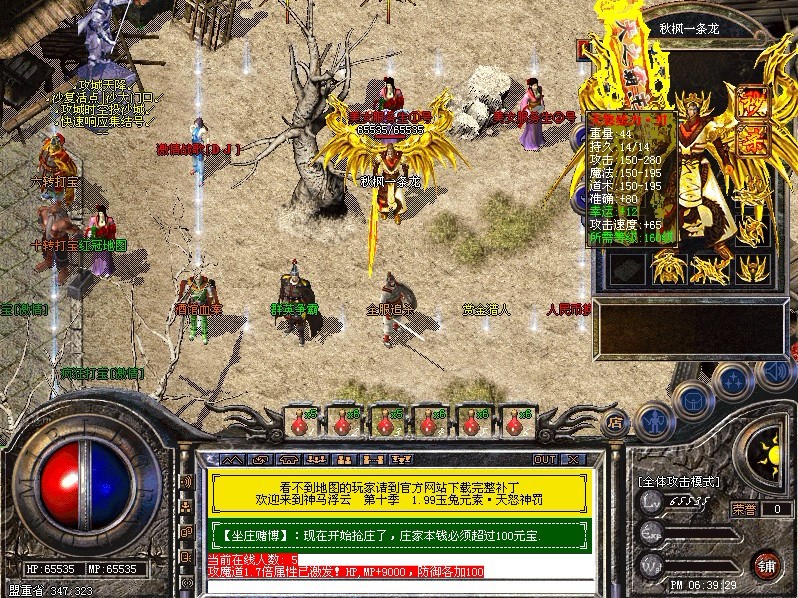Open the 铺 stall button

pyautogui.click(x=767, y=563)
